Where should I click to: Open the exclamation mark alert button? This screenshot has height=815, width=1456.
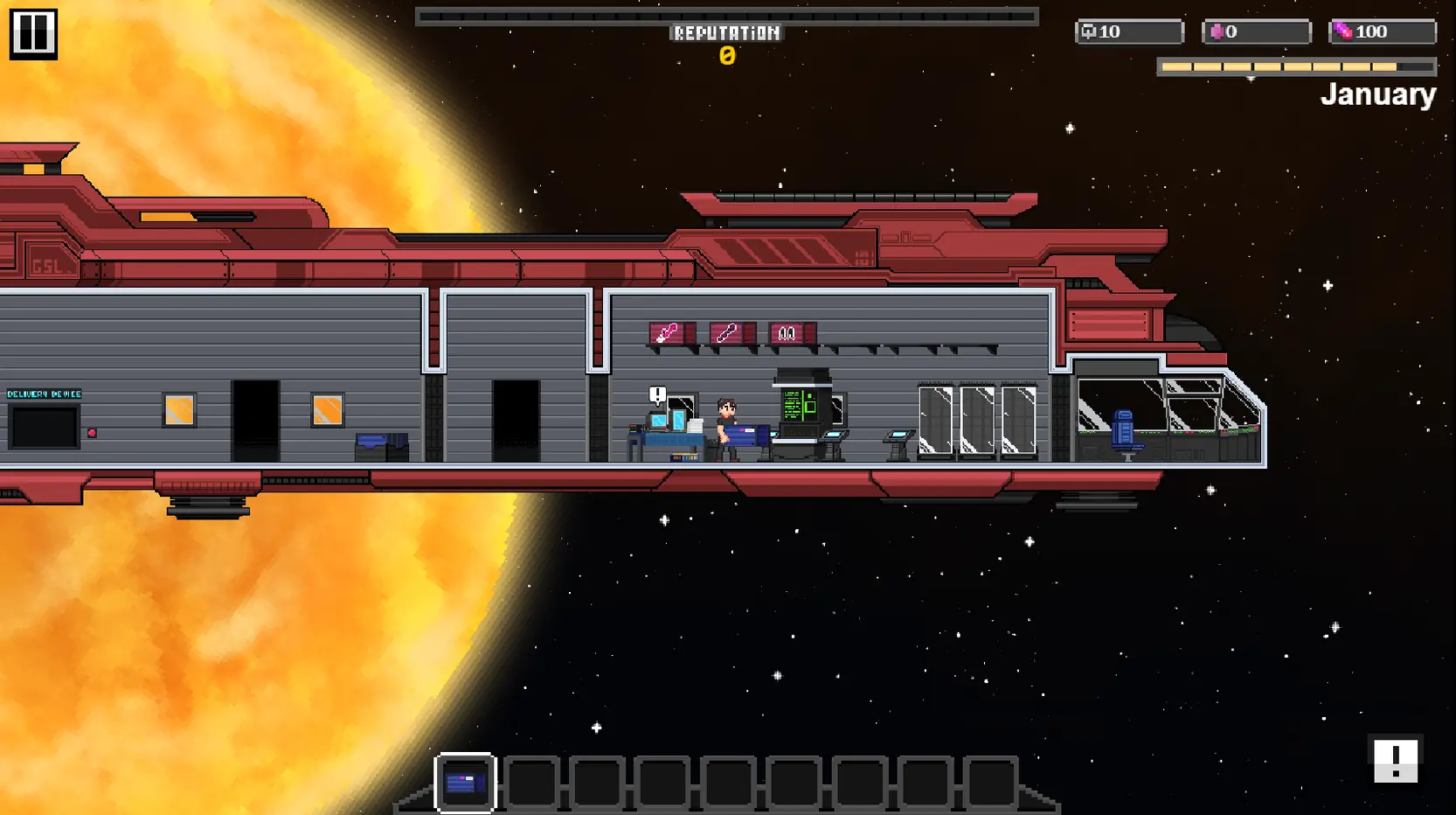(x=1395, y=760)
